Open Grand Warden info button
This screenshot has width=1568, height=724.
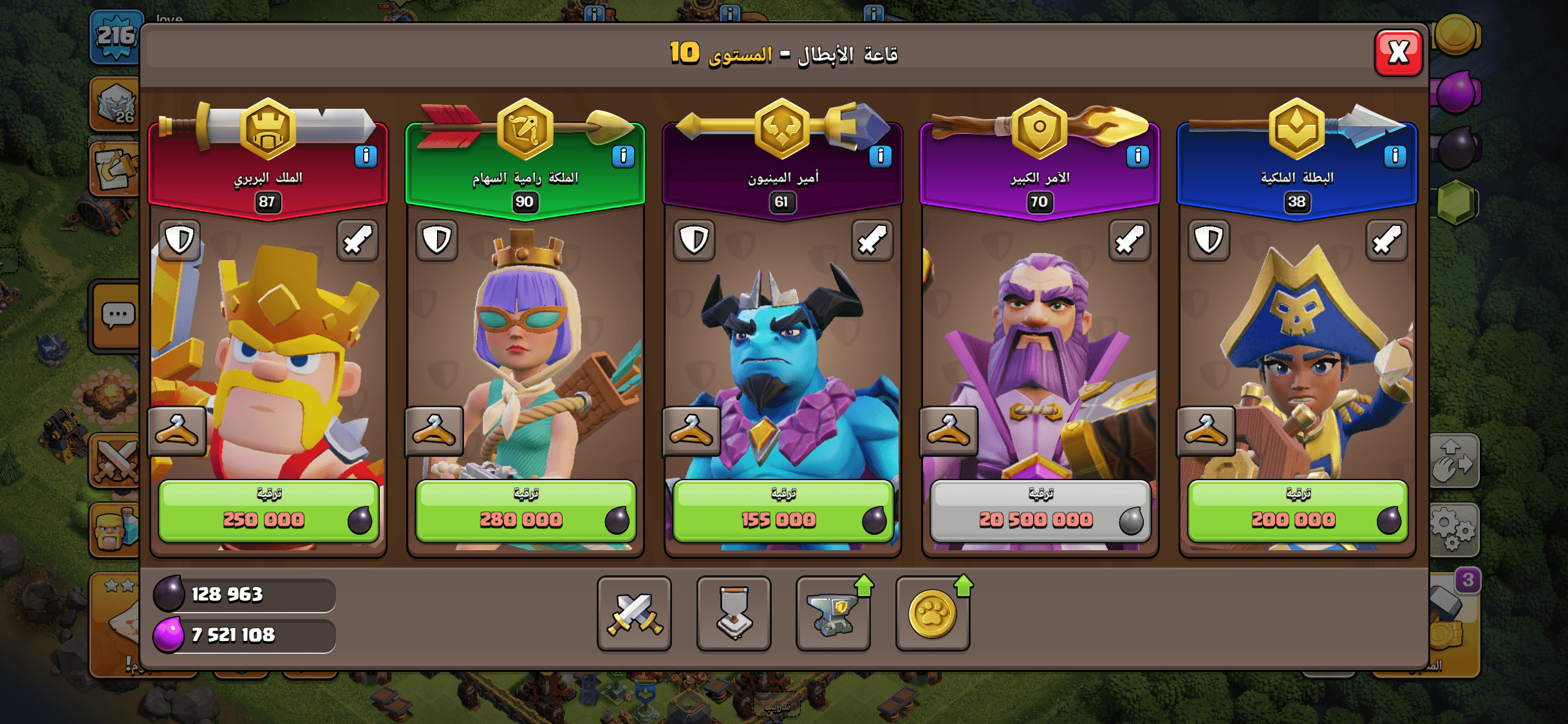point(1137,156)
